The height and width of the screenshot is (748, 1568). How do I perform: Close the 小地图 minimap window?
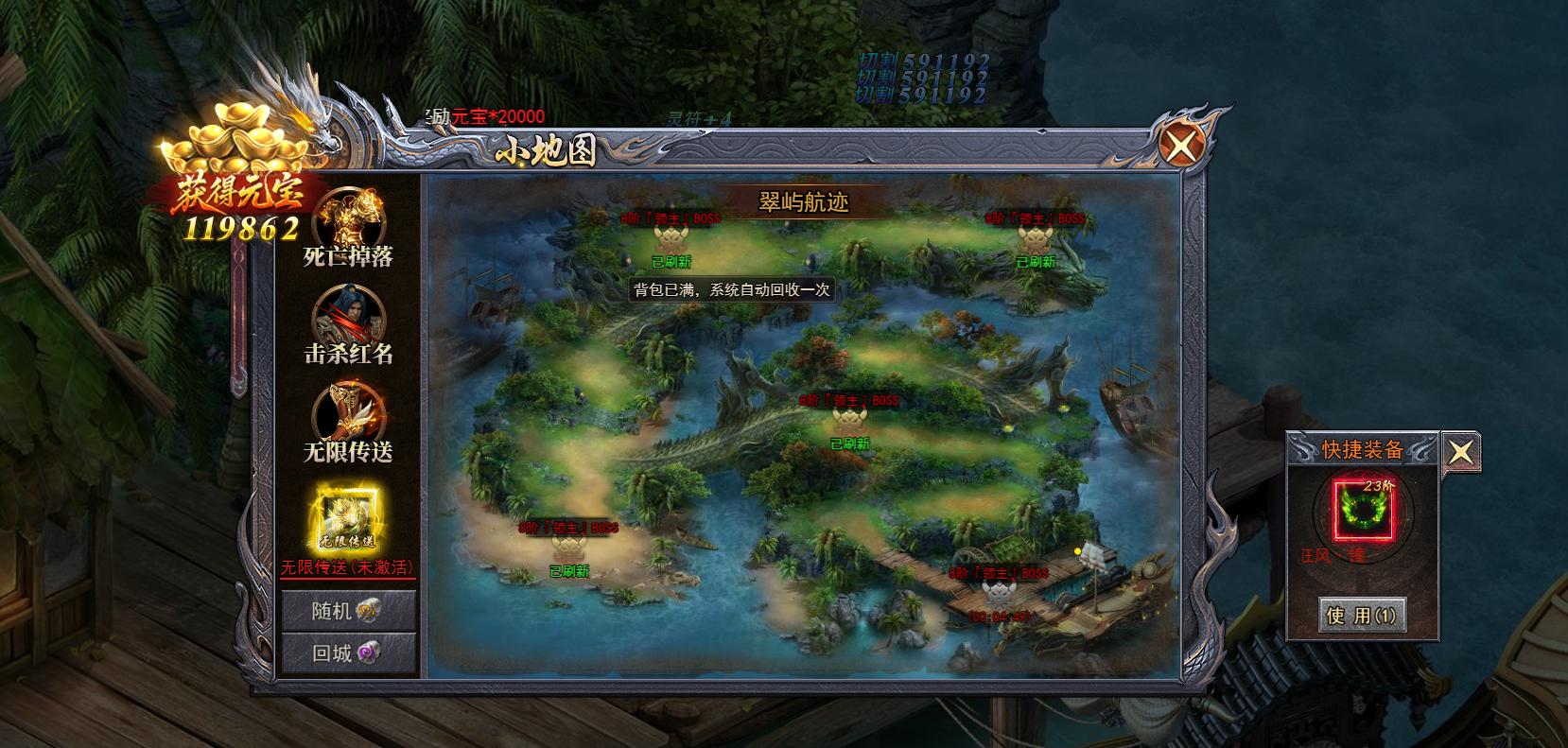click(x=1182, y=147)
